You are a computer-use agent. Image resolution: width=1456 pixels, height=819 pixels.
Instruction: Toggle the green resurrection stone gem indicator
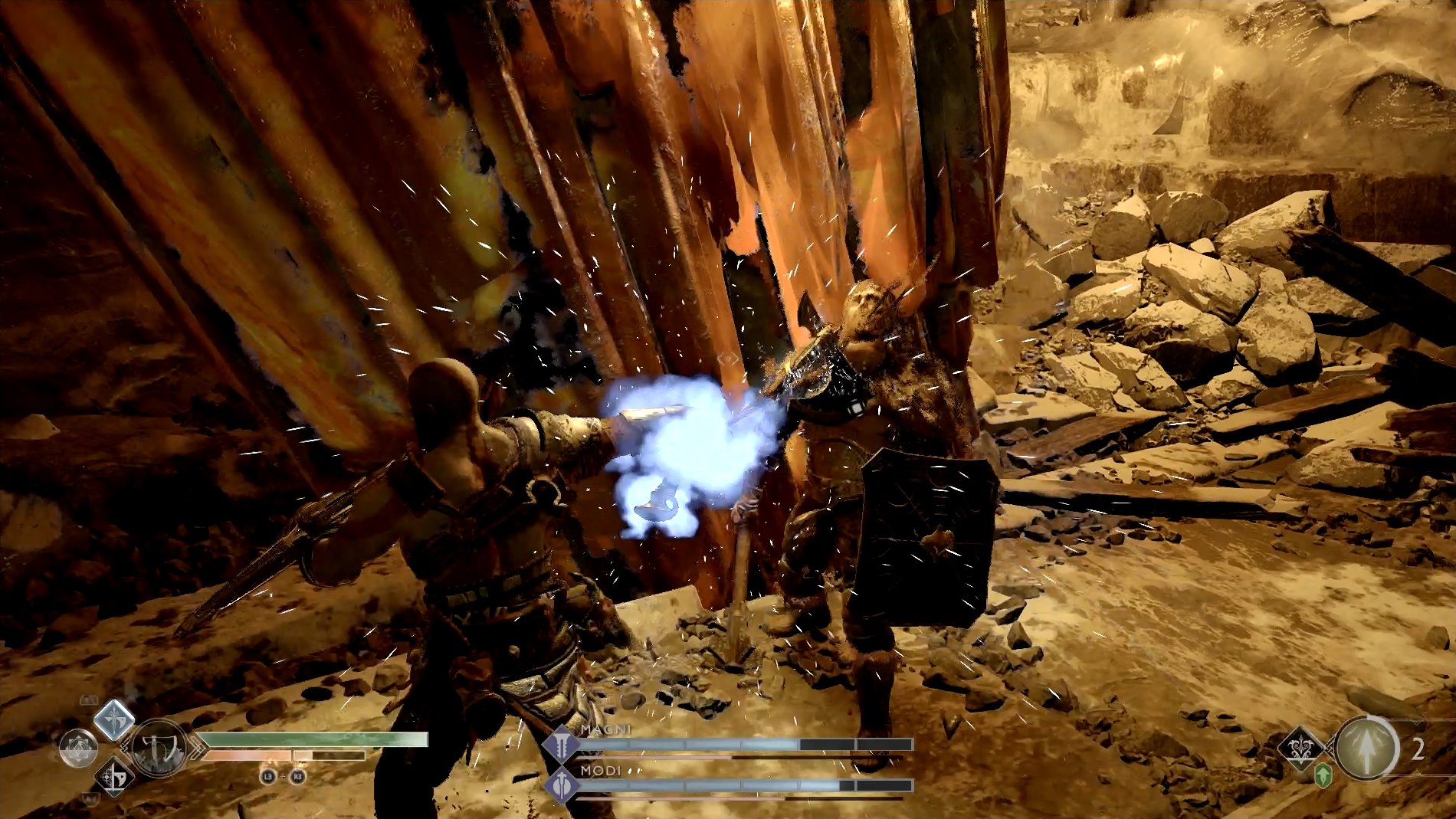[x=1323, y=777]
